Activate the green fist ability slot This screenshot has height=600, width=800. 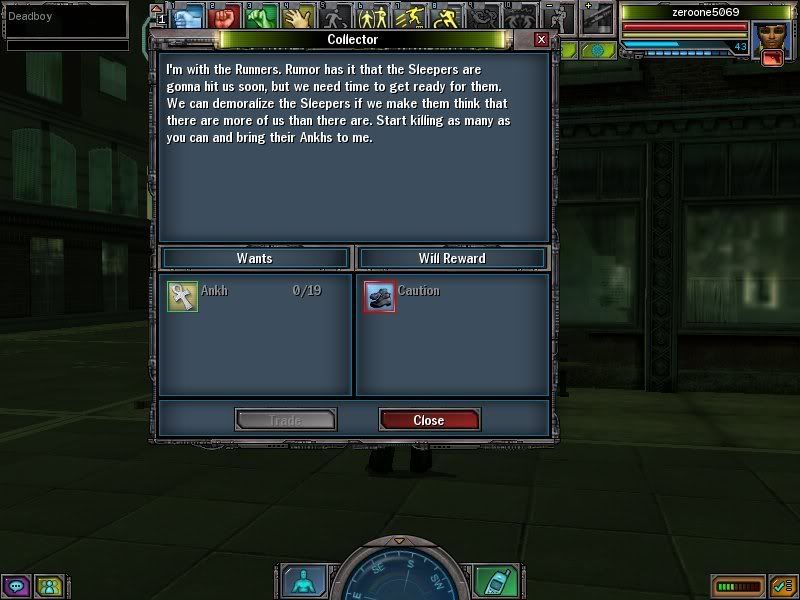point(262,17)
